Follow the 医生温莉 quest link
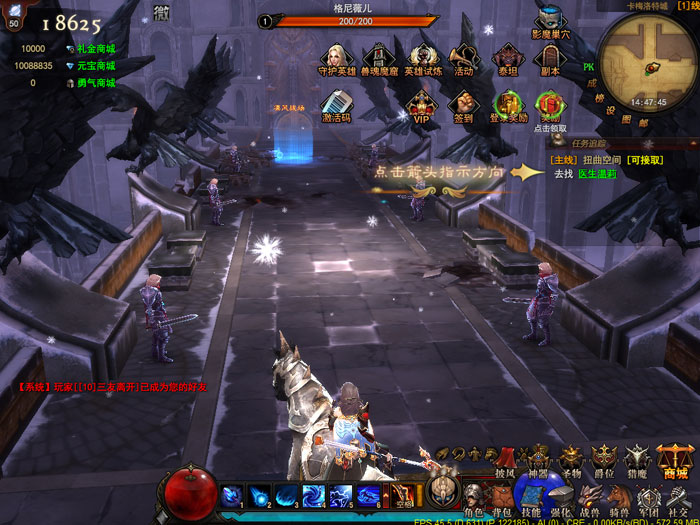Viewport: 700px width, 525px height. (x=597, y=173)
